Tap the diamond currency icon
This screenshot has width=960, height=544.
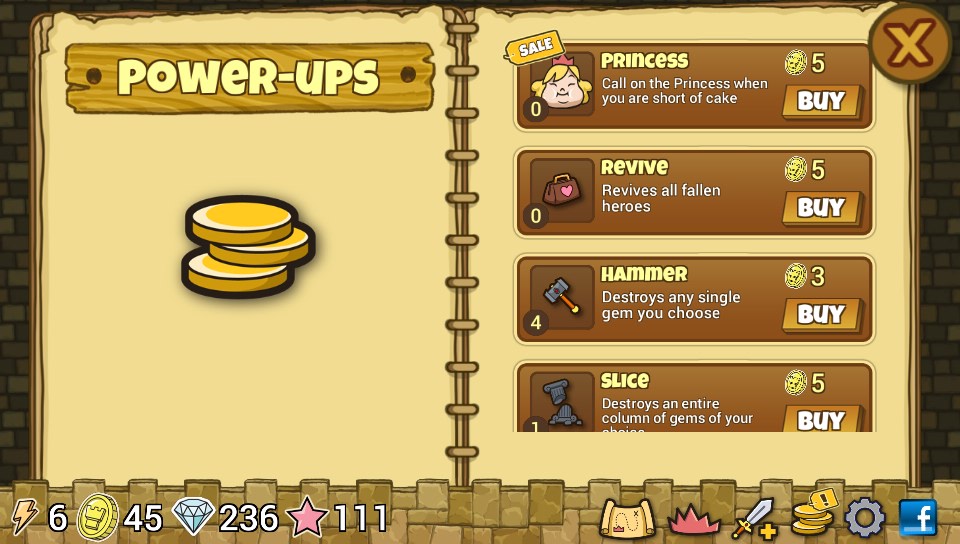point(193,517)
